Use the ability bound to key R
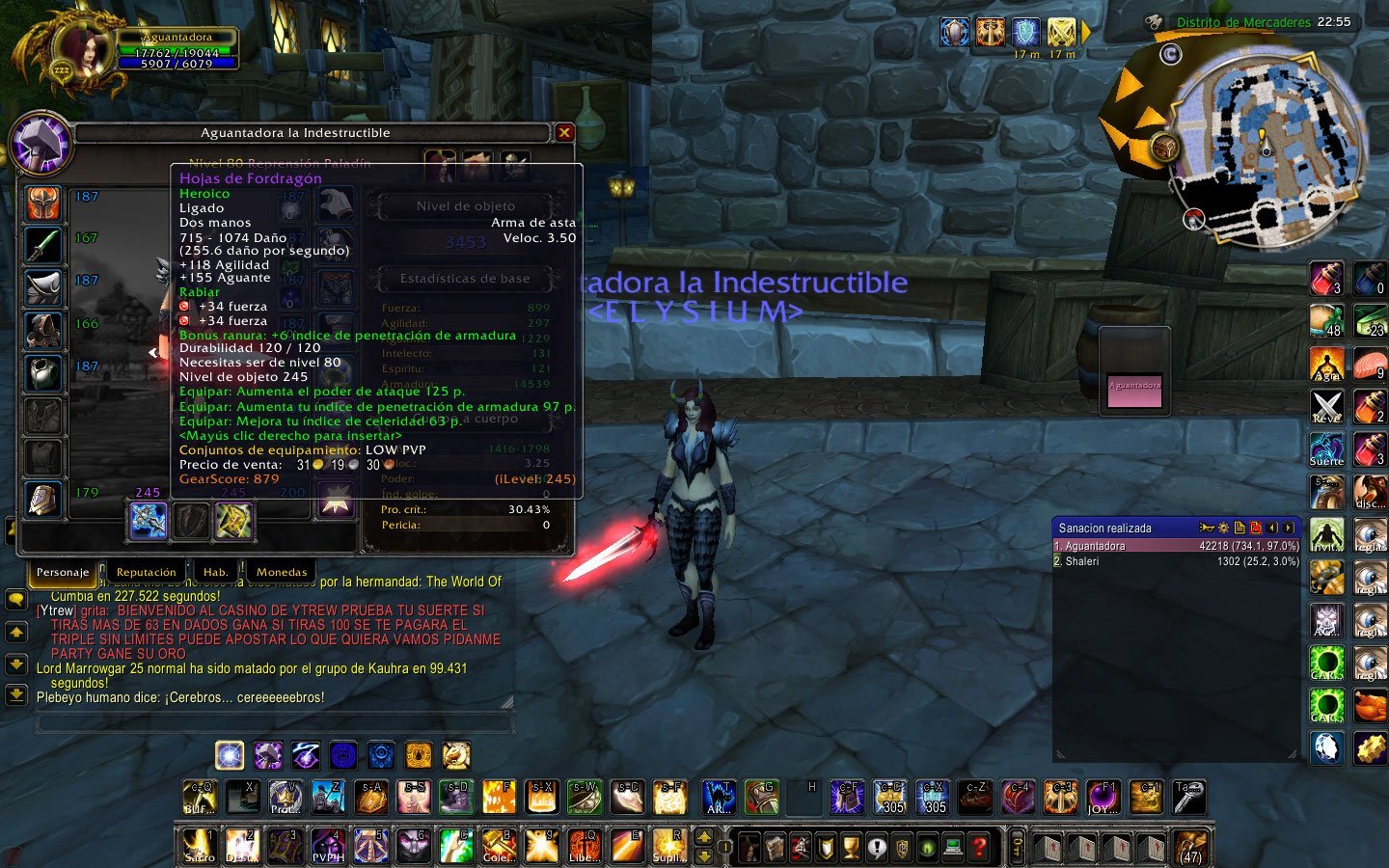This screenshot has width=1389, height=868. tap(667, 846)
